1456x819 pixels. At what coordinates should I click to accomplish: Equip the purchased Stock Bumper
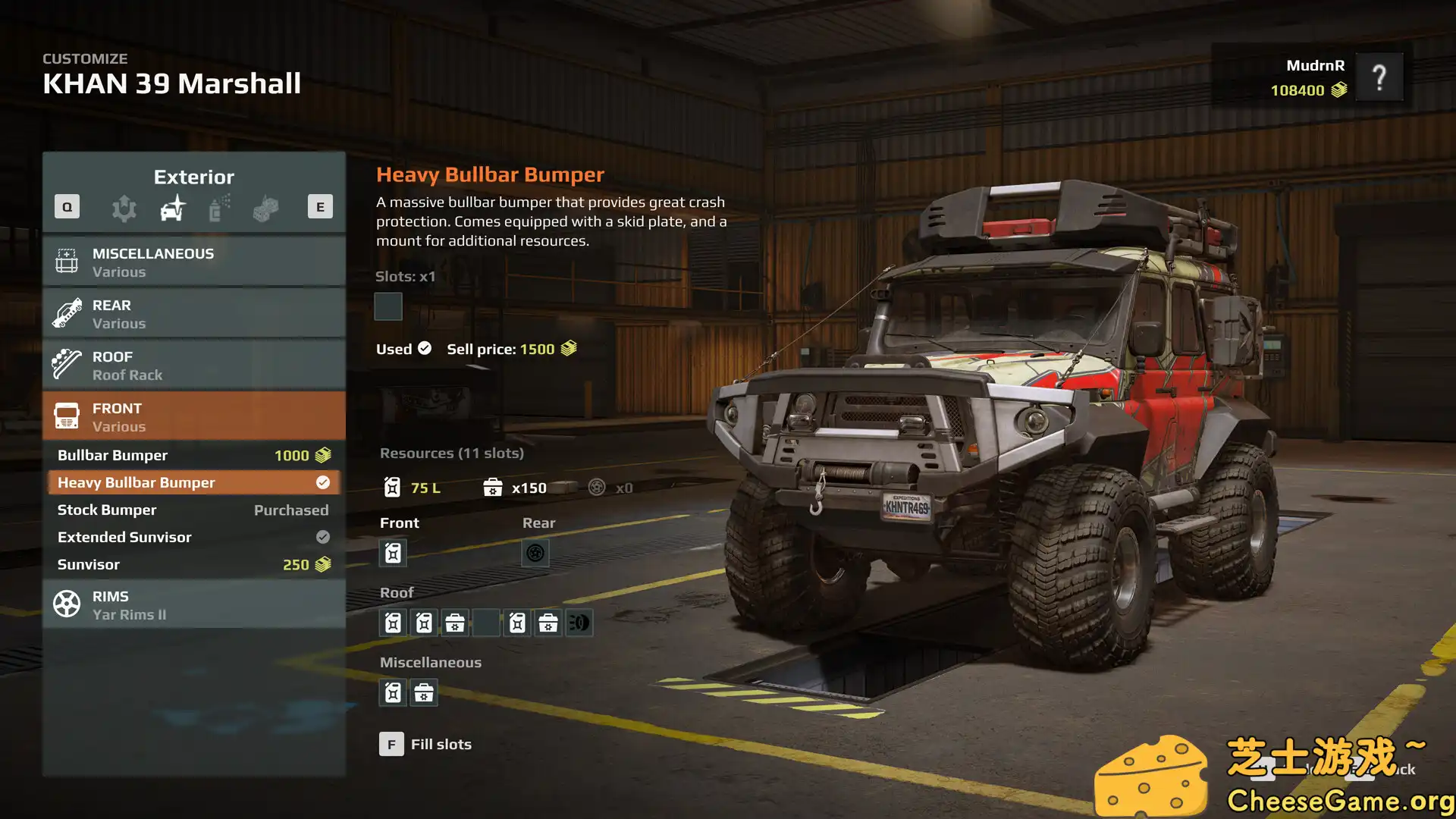(194, 510)
